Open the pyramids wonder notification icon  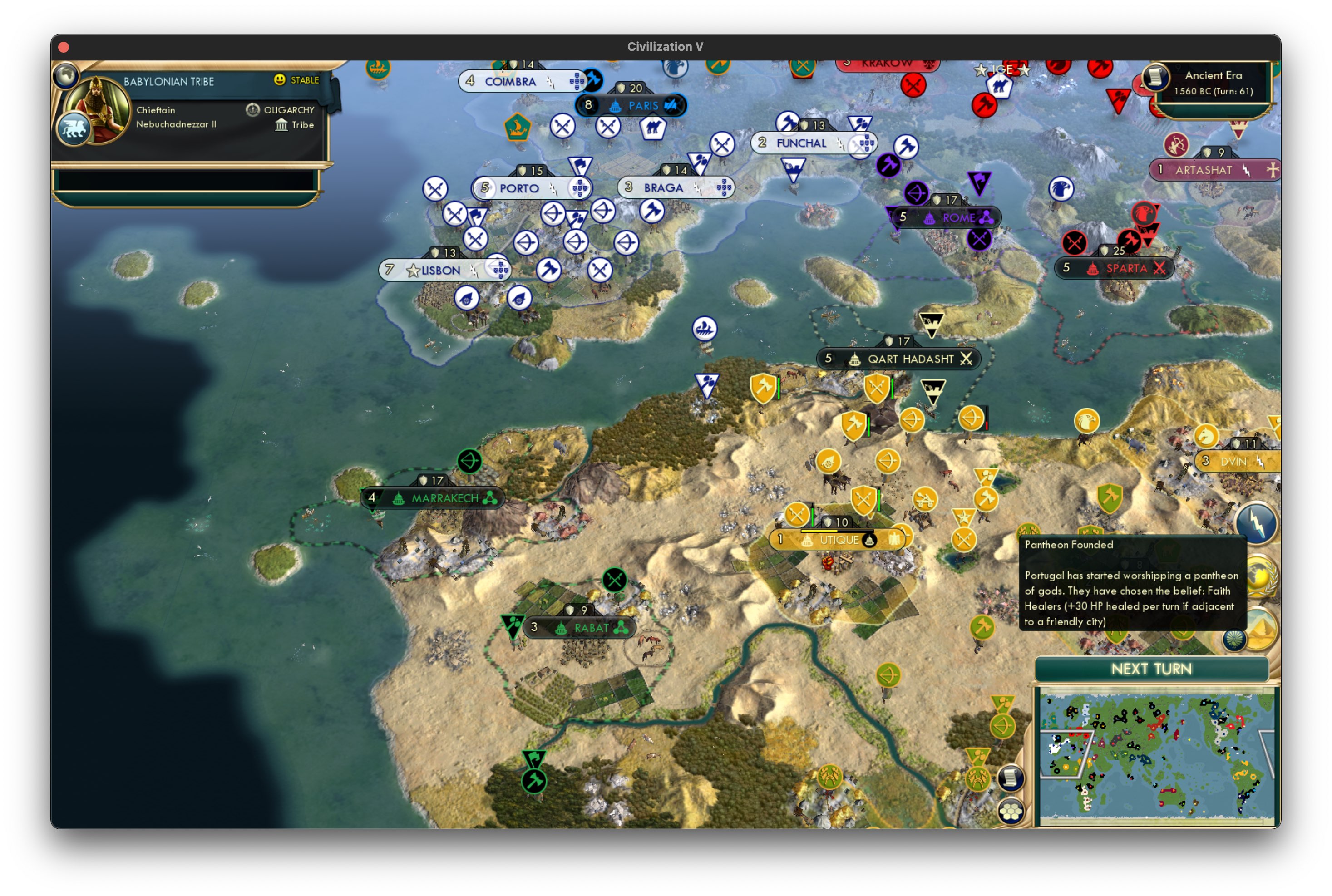click(x=1262, y=630)
